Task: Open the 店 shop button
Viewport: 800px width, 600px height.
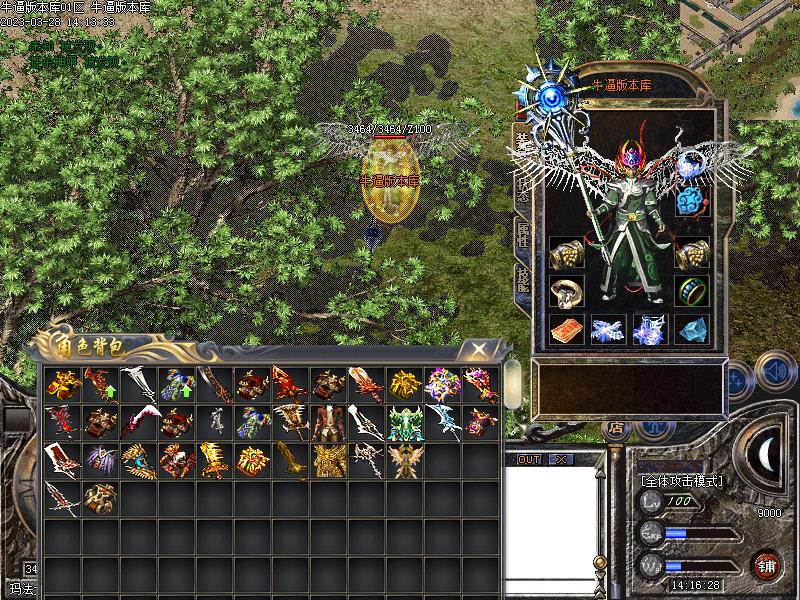Action: (615, 428)
